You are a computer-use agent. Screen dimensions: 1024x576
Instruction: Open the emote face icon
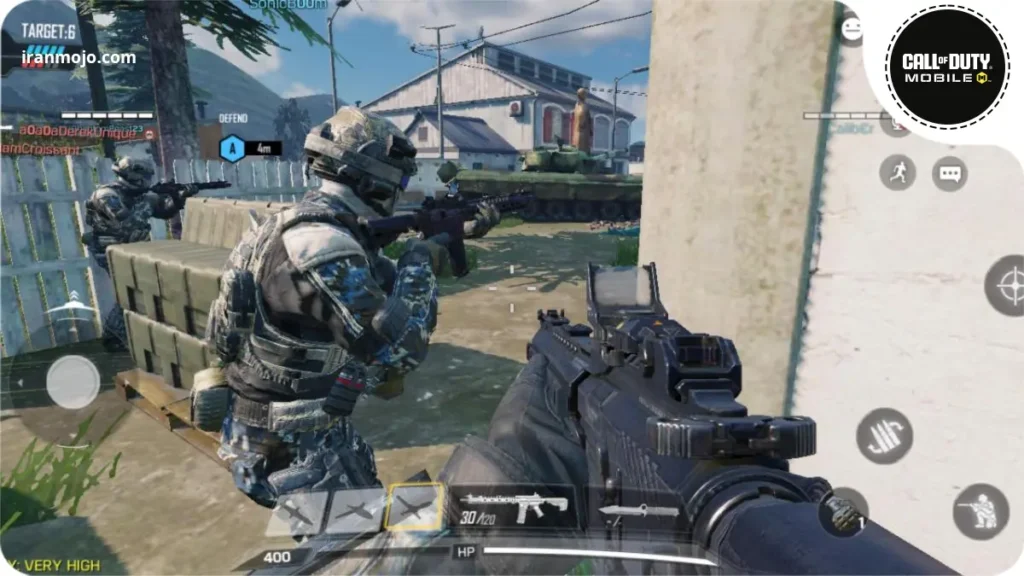[x=851, y=29]
